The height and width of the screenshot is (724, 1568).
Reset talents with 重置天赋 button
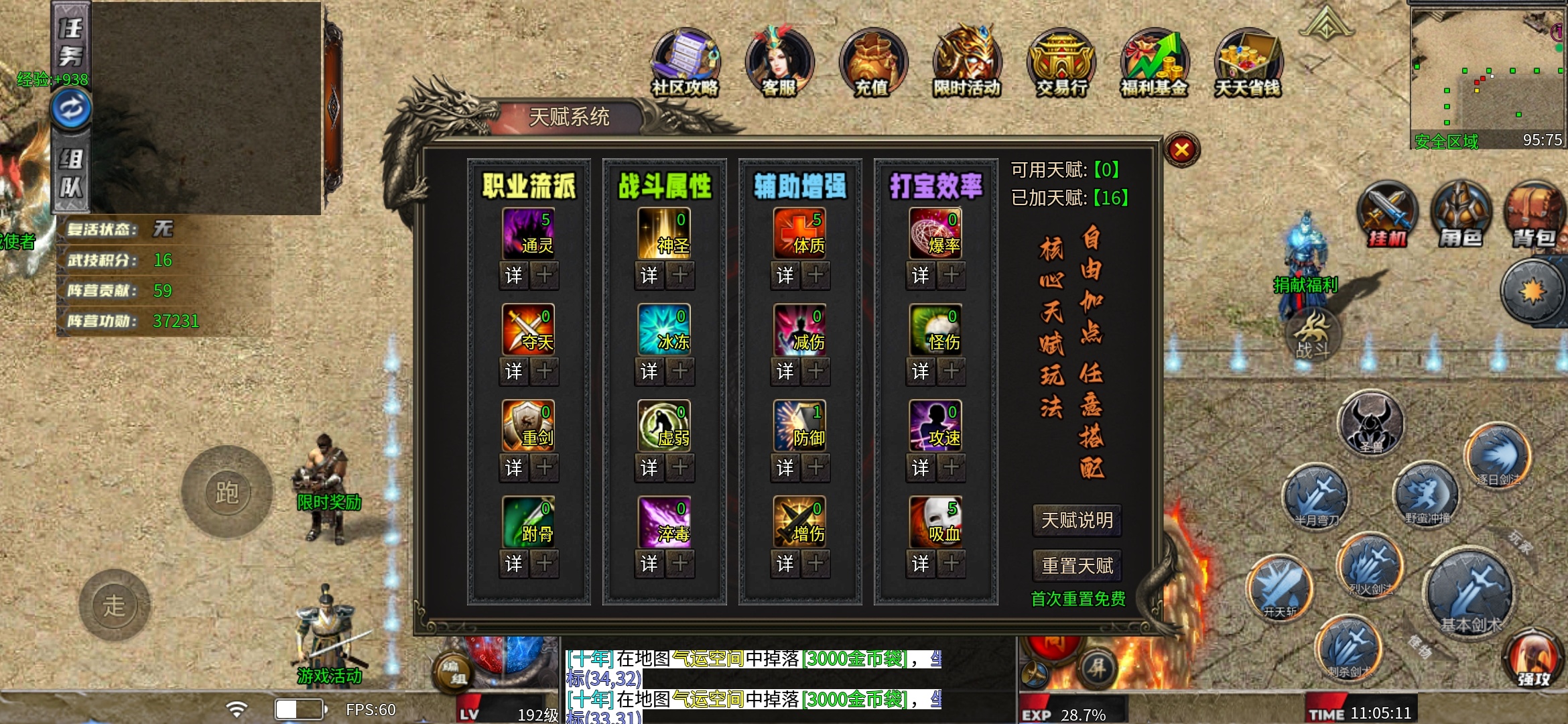(x=1077, y=566)
